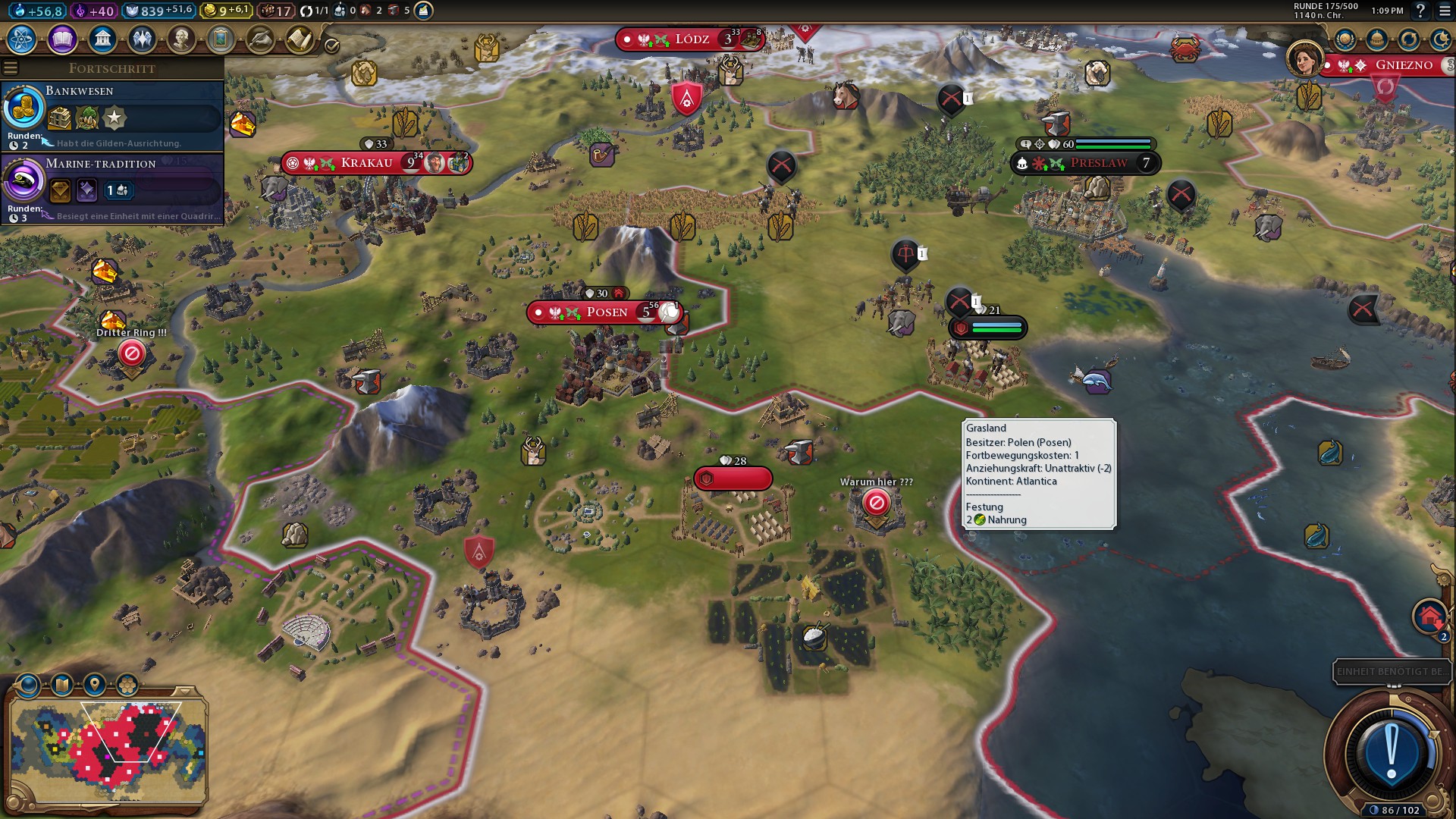
Task: Open the government building icon
Action: (x=102, y=39)
